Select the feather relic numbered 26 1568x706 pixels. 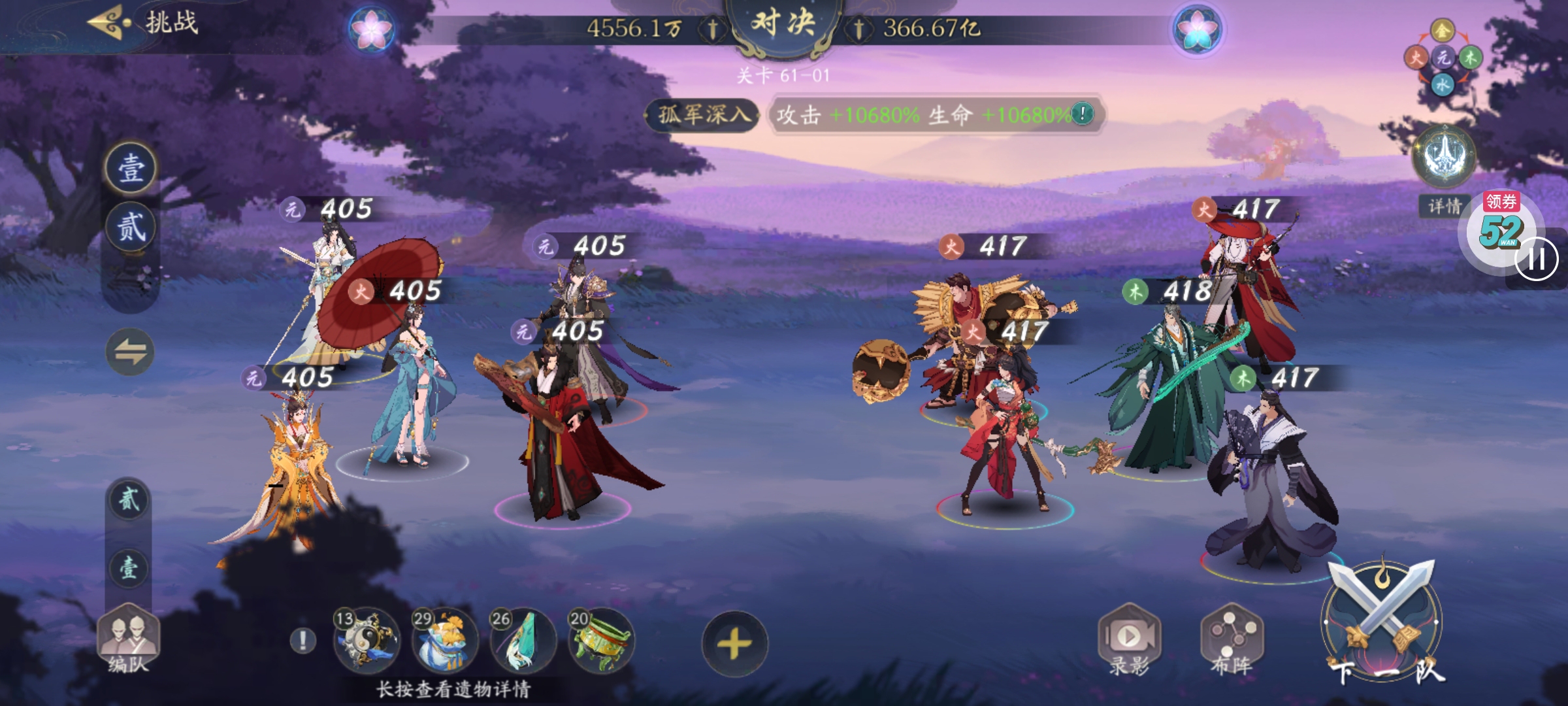click(x=523, y=641)
